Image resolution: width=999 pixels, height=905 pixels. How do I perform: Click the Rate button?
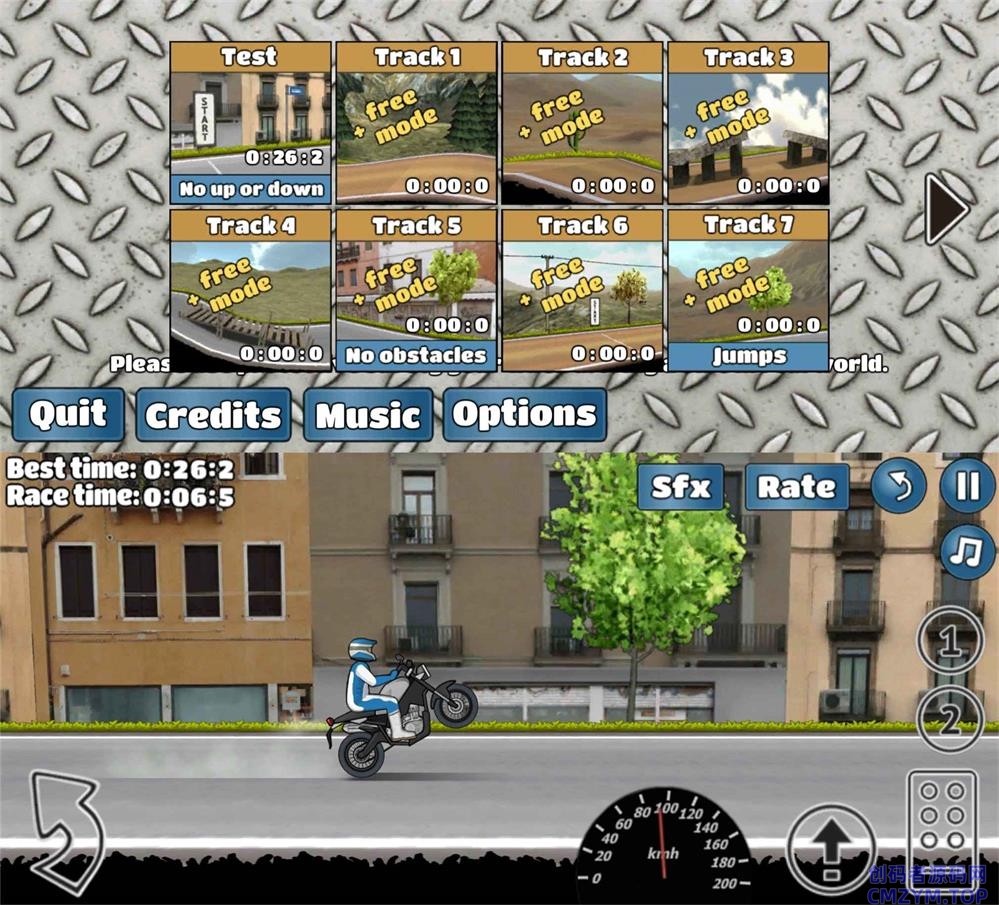pyautogui.click(x=796, y=487)
